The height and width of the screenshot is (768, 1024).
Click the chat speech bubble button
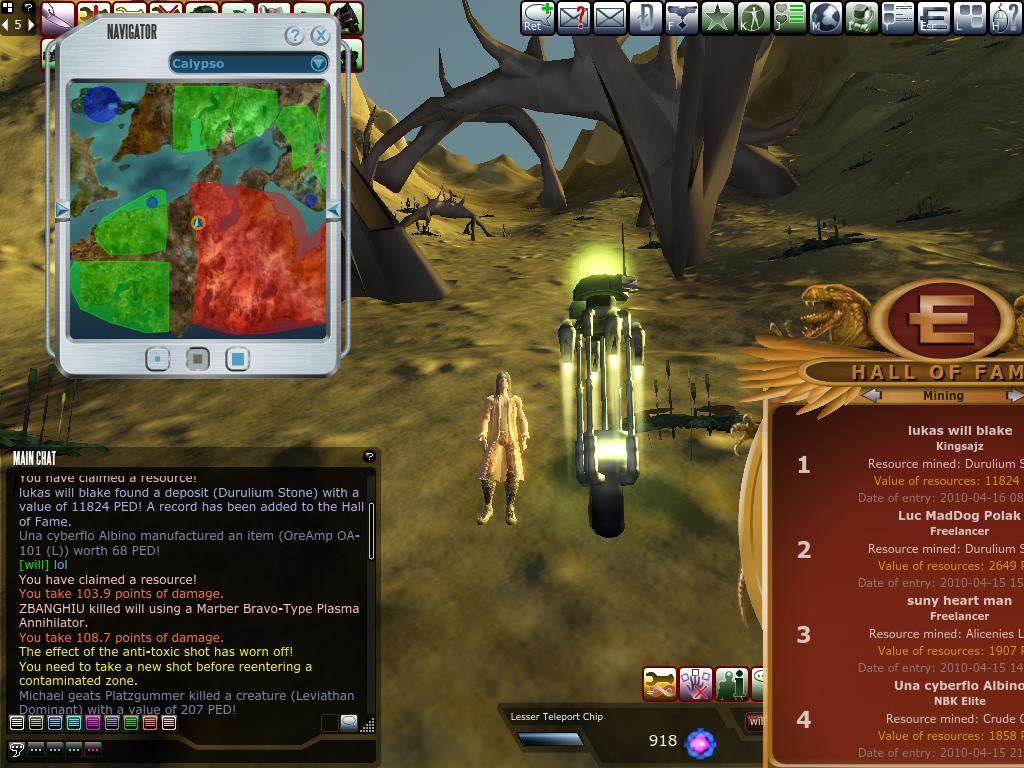pyautogui.click(x=16, y=748)
